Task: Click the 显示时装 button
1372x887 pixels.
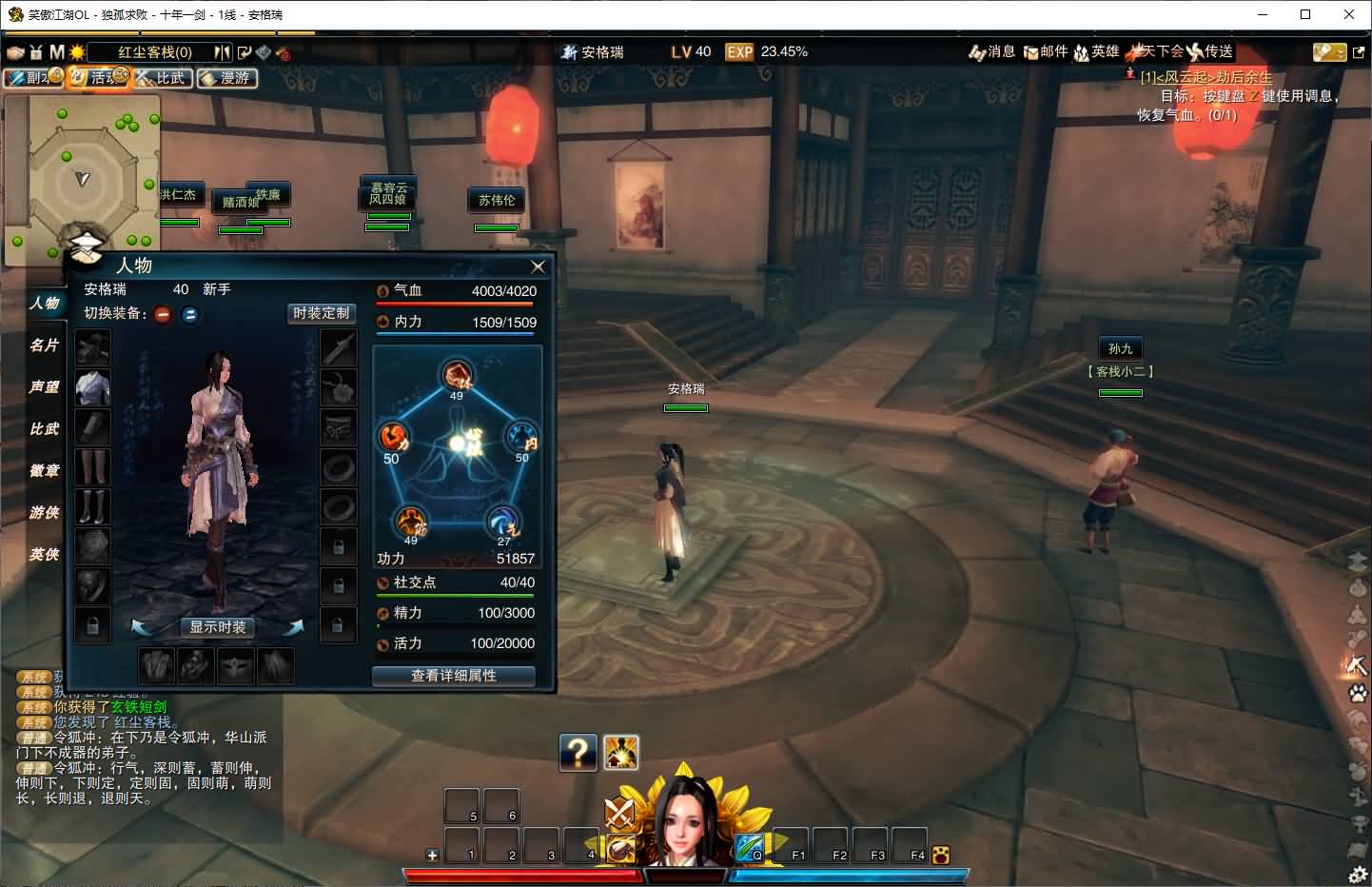Action: [x=218, y=627]
